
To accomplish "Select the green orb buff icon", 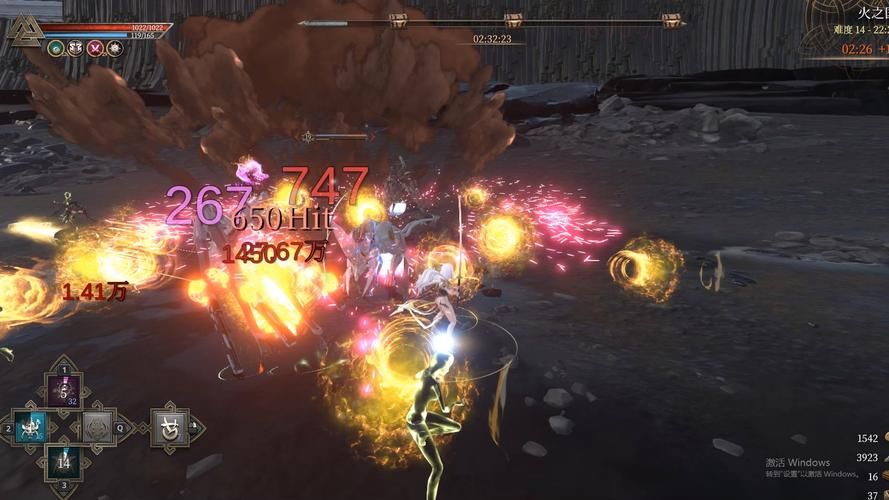I will coord(56,47).
